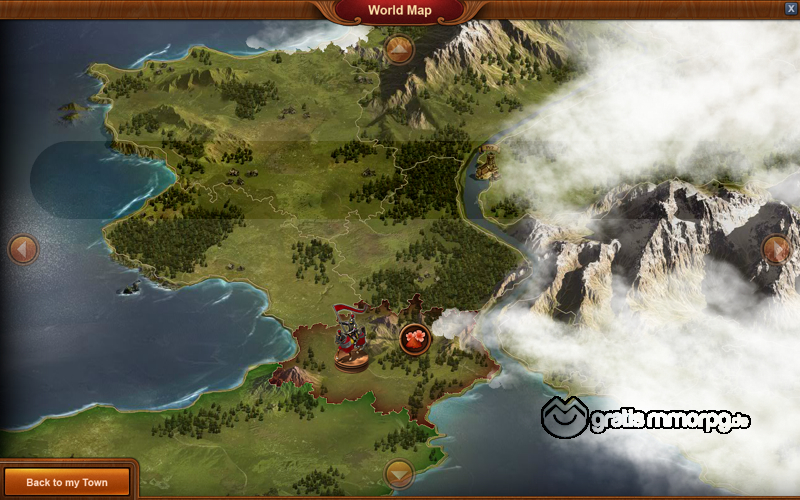Select the armored scout unit figure

(349, 337)
